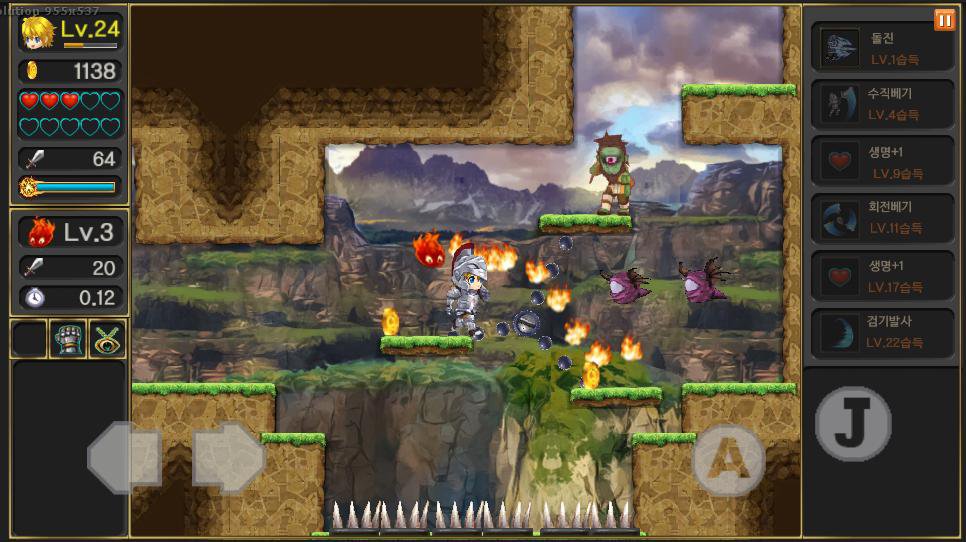Hit the A attack button
Viewport: 966px width, 542px height.
click(727, 459)
